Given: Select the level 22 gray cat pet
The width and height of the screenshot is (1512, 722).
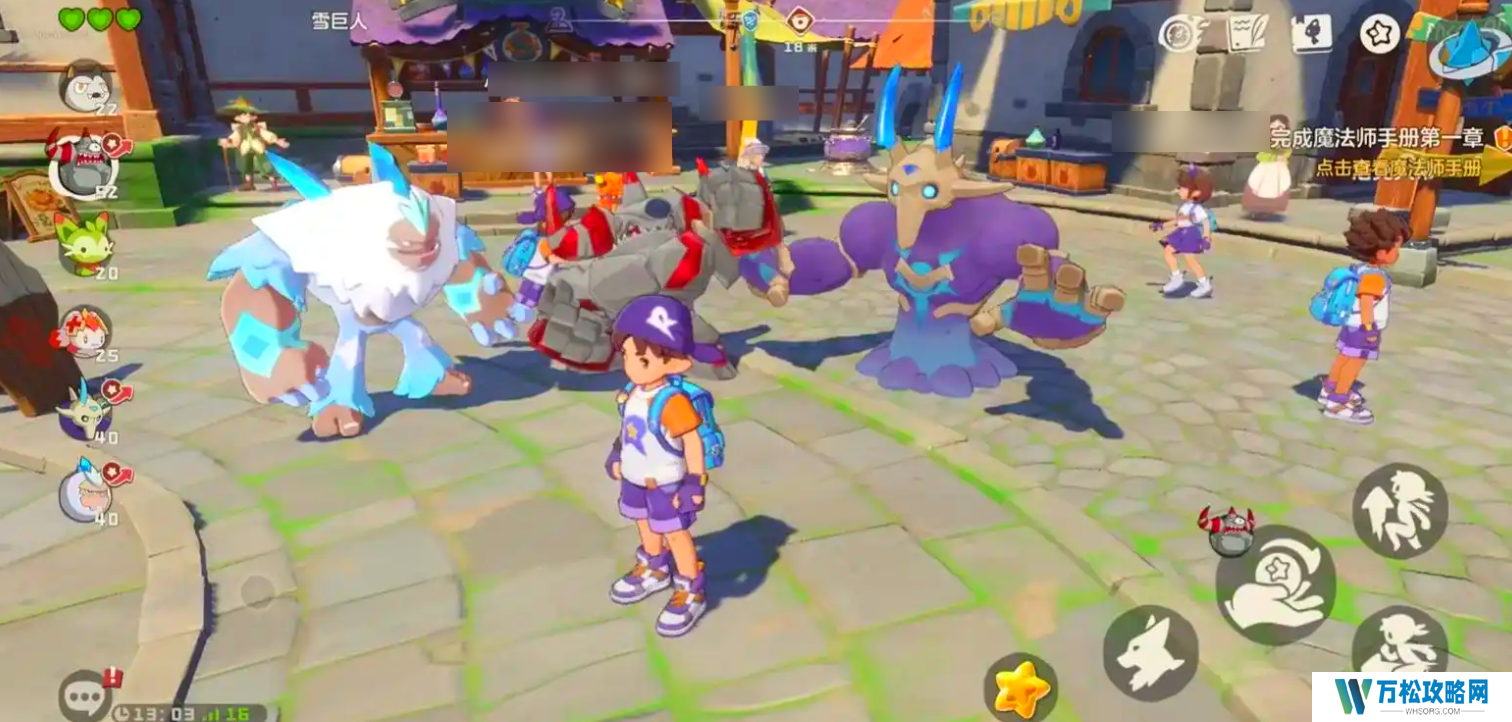Looking at the screenshot, I should click(85, 86).
